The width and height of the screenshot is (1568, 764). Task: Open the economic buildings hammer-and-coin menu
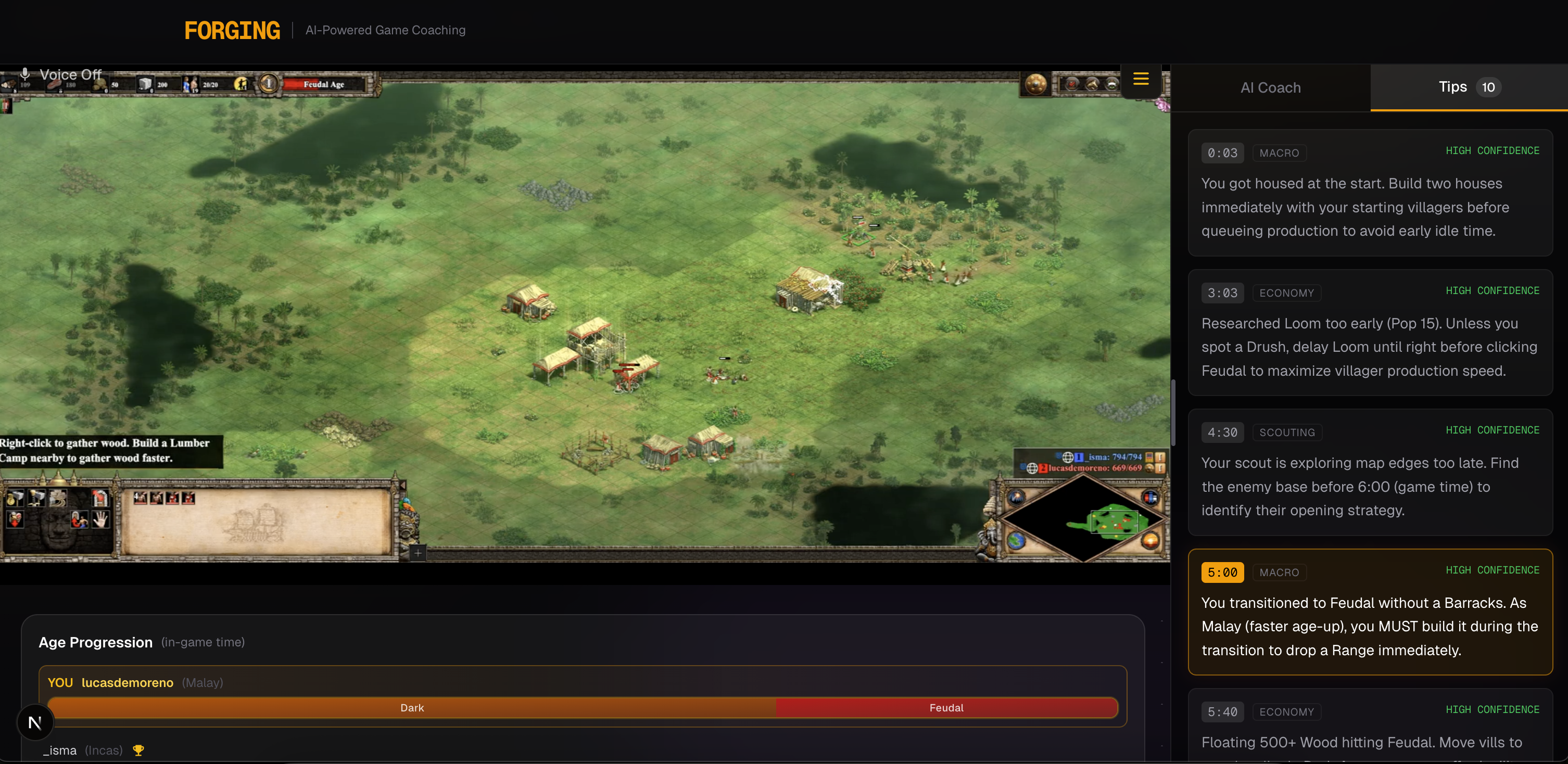coord(15,499)
